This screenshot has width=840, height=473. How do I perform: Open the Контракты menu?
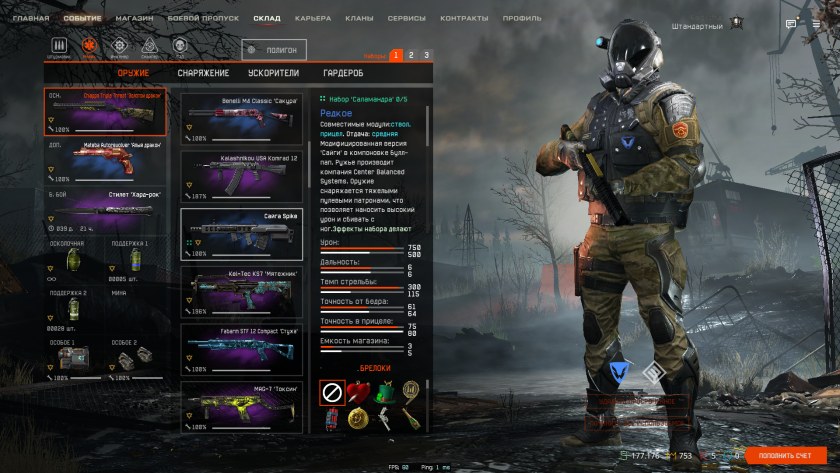[x=462, y=18]
